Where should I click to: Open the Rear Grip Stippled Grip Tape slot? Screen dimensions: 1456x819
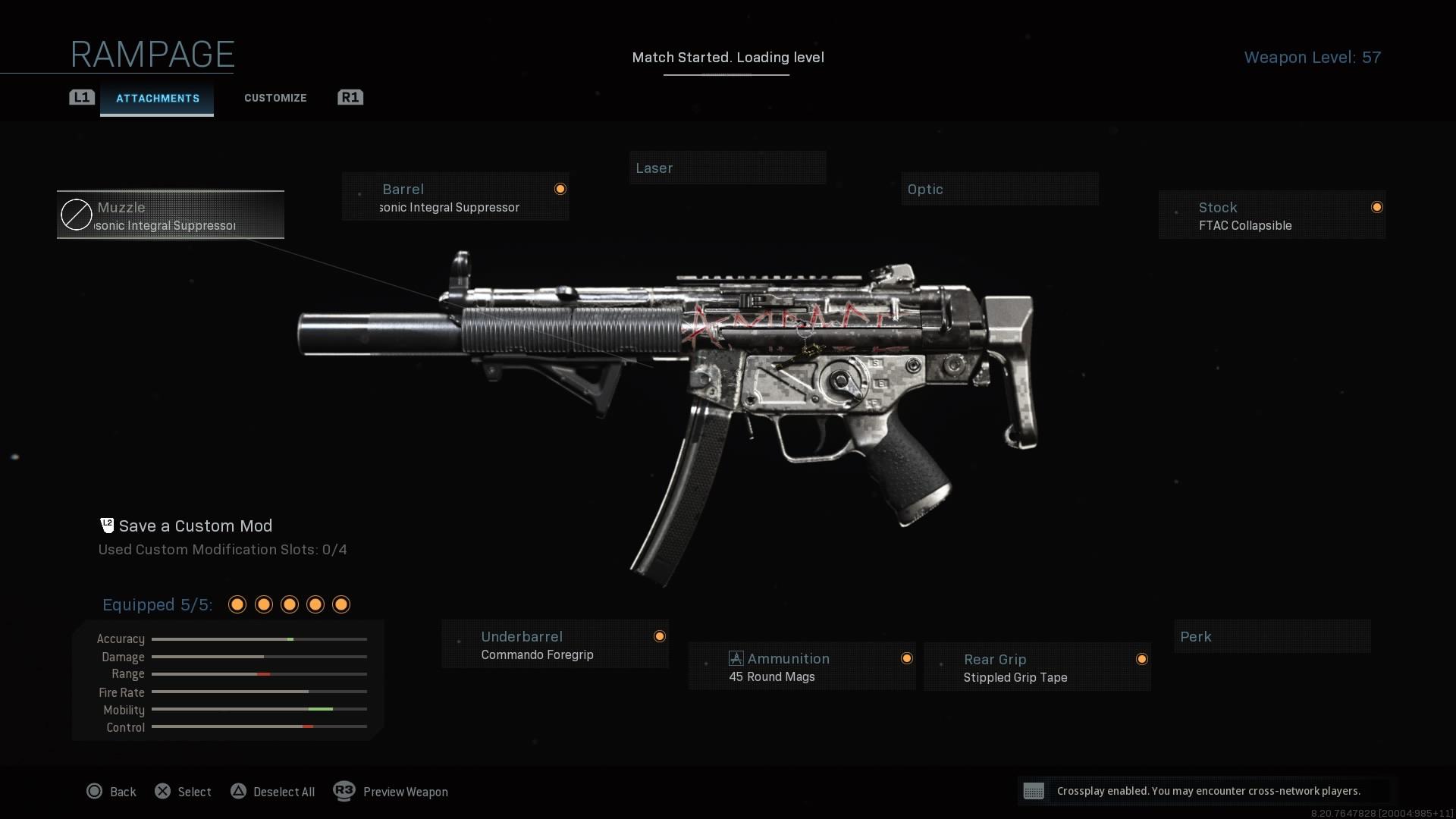pyautogui.click(x=1037, y=667)
